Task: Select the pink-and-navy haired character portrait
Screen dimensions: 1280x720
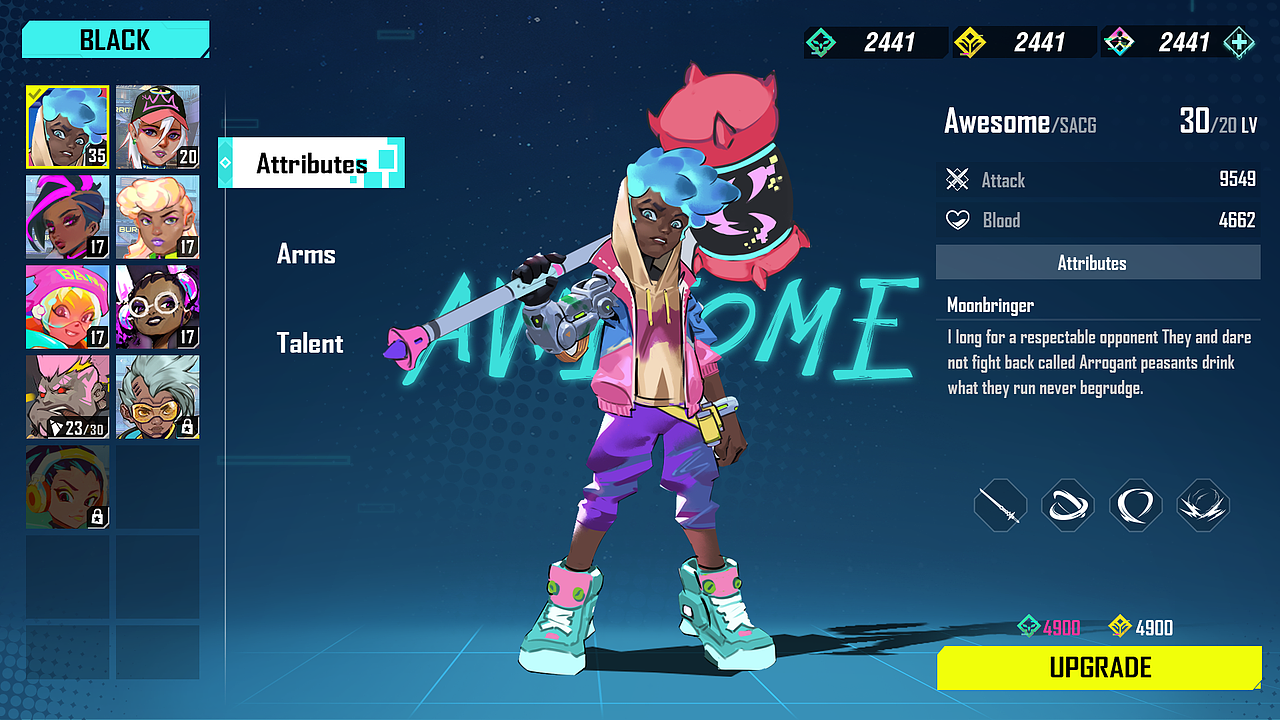Action: coord(68,217)
